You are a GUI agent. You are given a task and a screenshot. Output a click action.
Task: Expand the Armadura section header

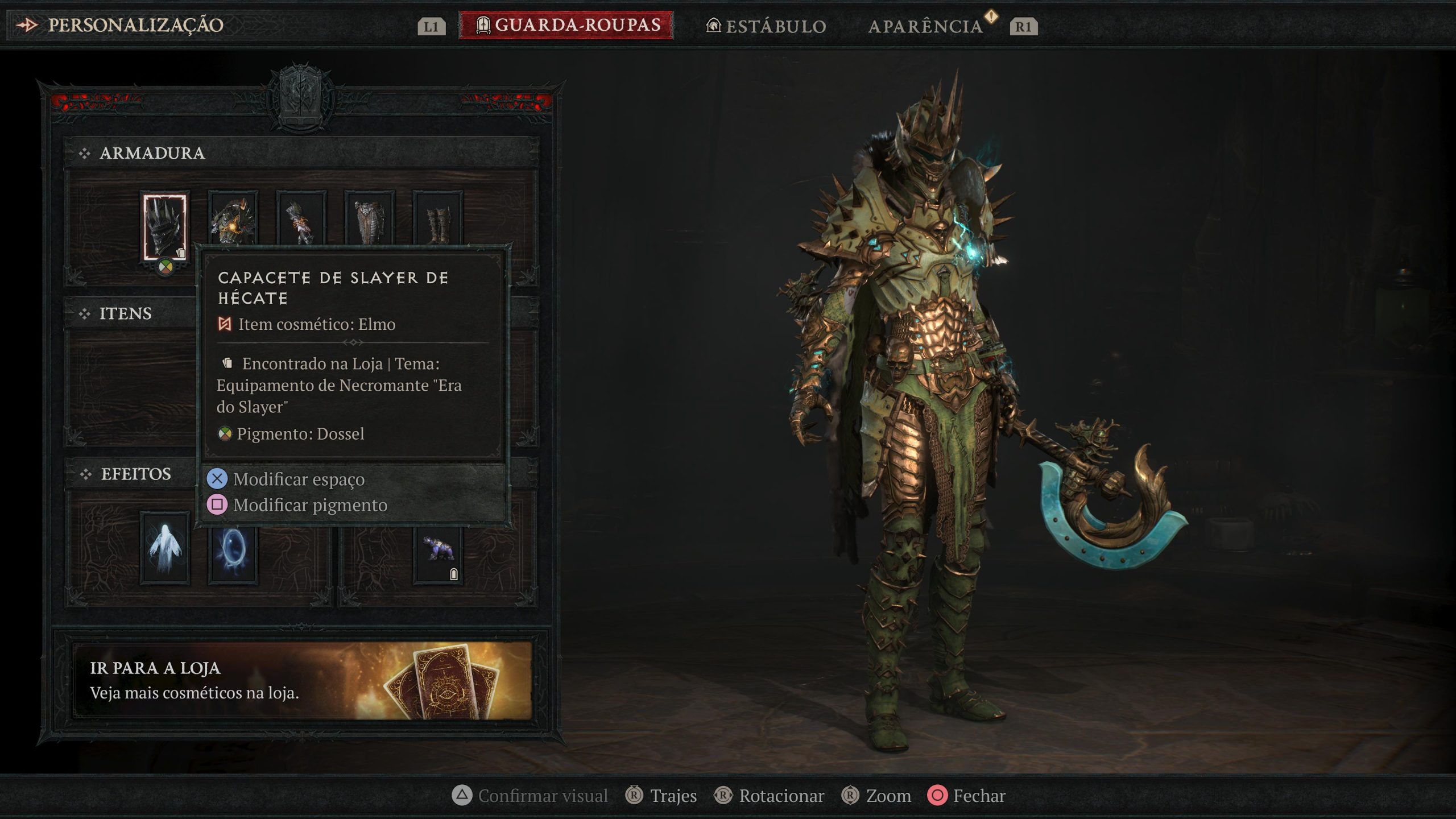pos(152,153)
